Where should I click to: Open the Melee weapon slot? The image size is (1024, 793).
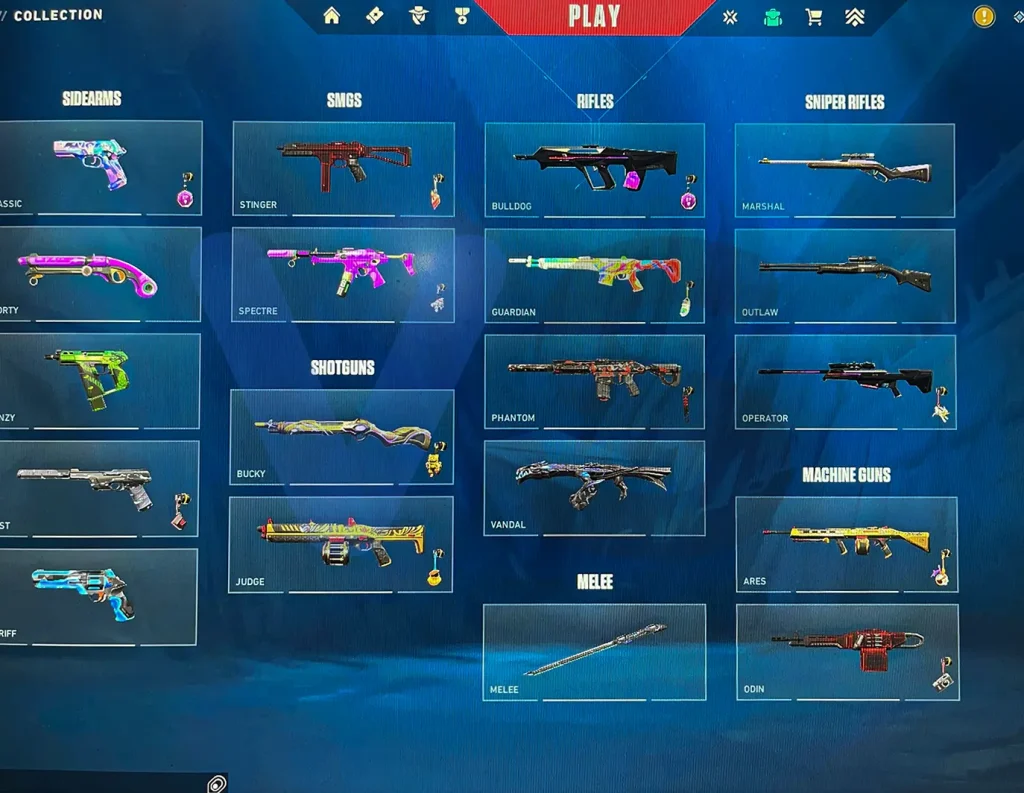[594, 651]
